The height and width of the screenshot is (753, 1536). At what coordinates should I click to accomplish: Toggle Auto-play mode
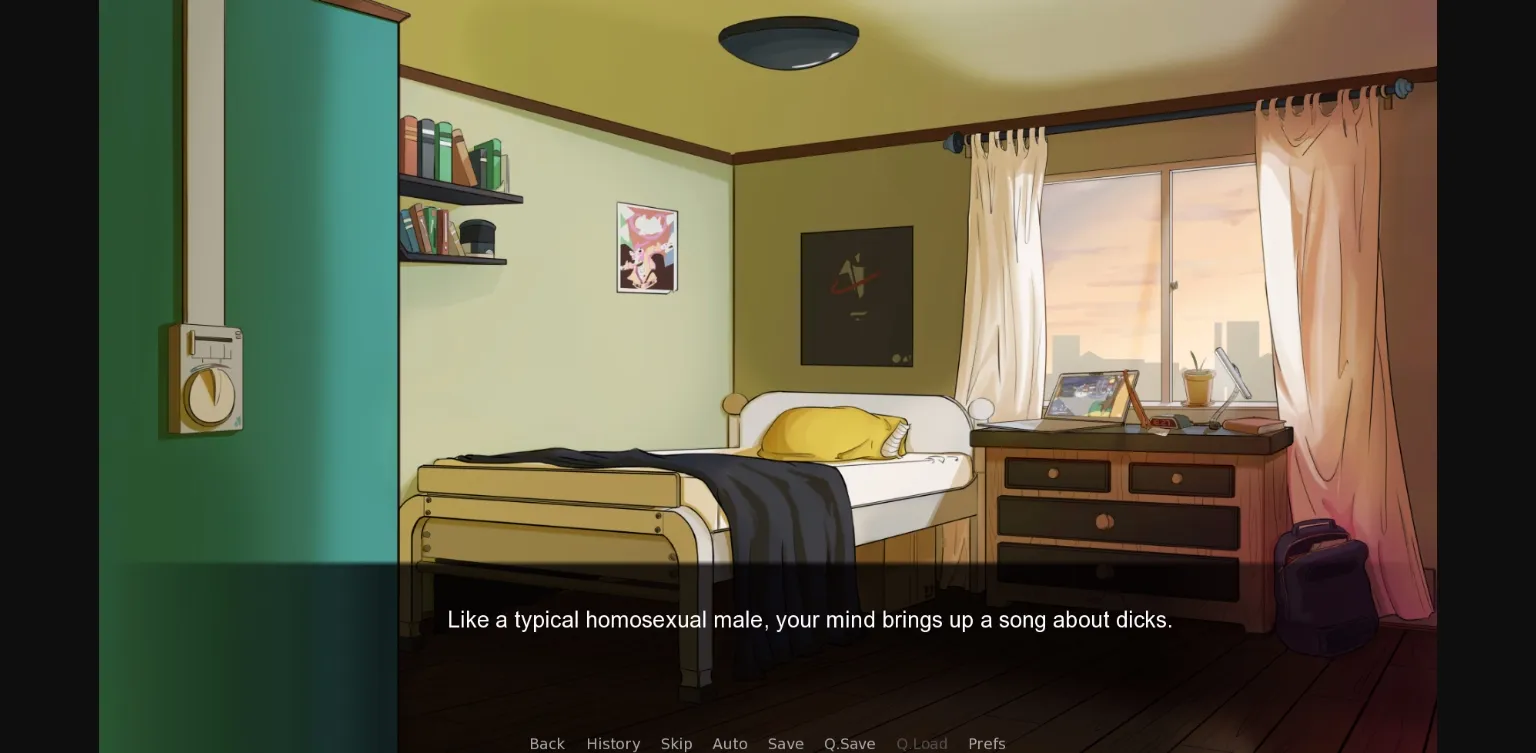coord(730,744)
